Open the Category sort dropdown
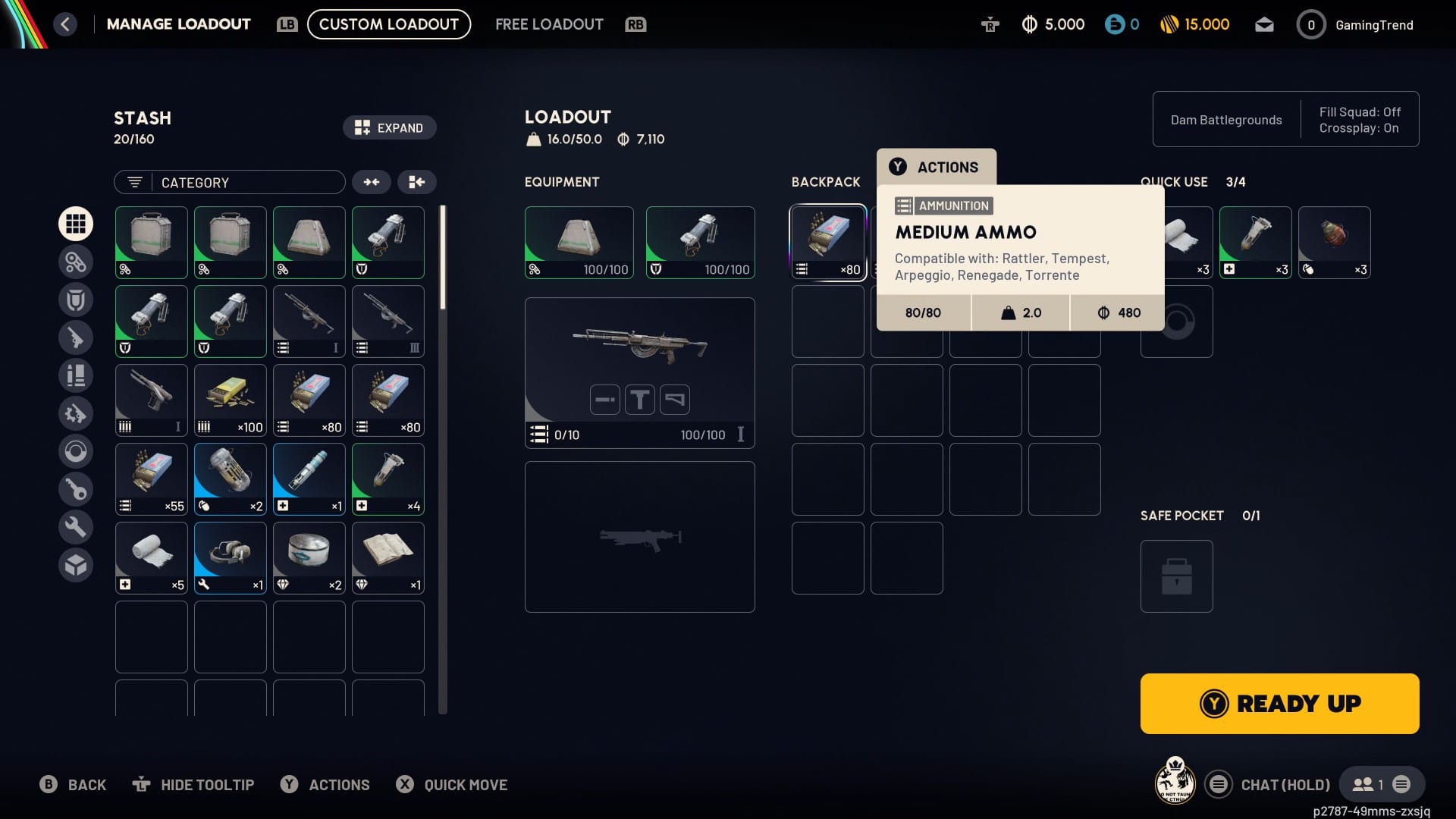This screenshot has width=1456, height=819. coord(229,182)
